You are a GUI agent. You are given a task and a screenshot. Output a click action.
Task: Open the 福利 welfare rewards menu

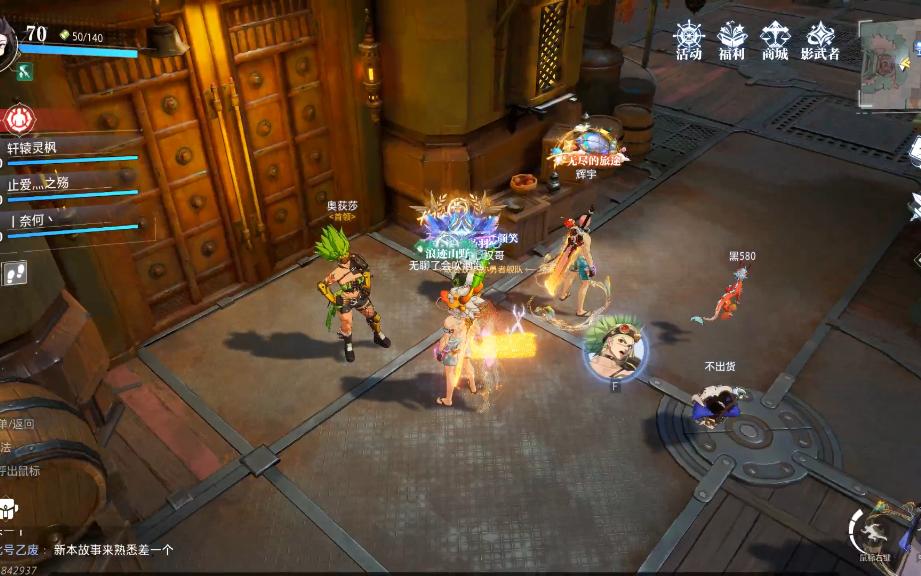point(731,41)
